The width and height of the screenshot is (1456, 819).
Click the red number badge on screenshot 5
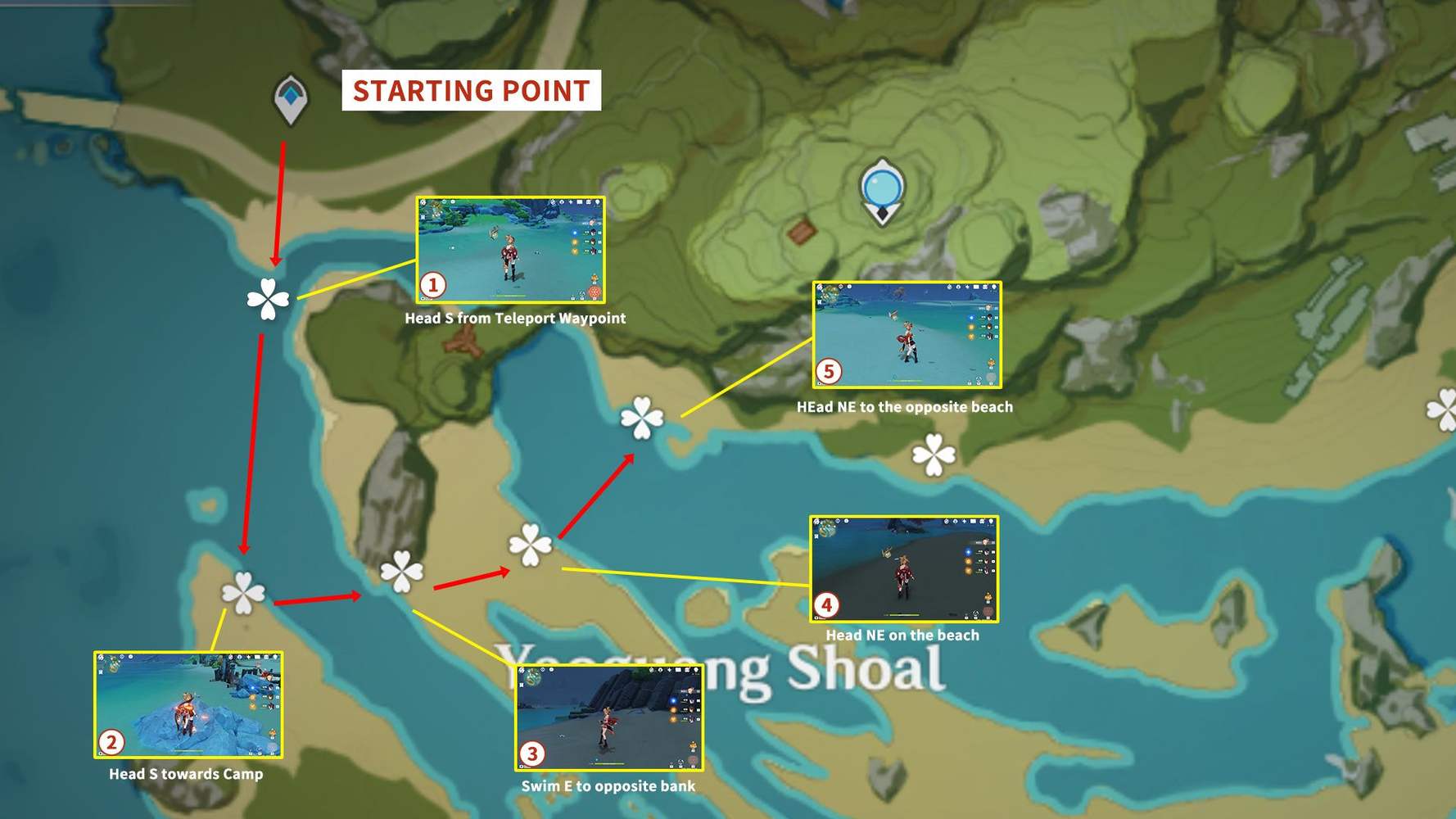pos(830,370)
